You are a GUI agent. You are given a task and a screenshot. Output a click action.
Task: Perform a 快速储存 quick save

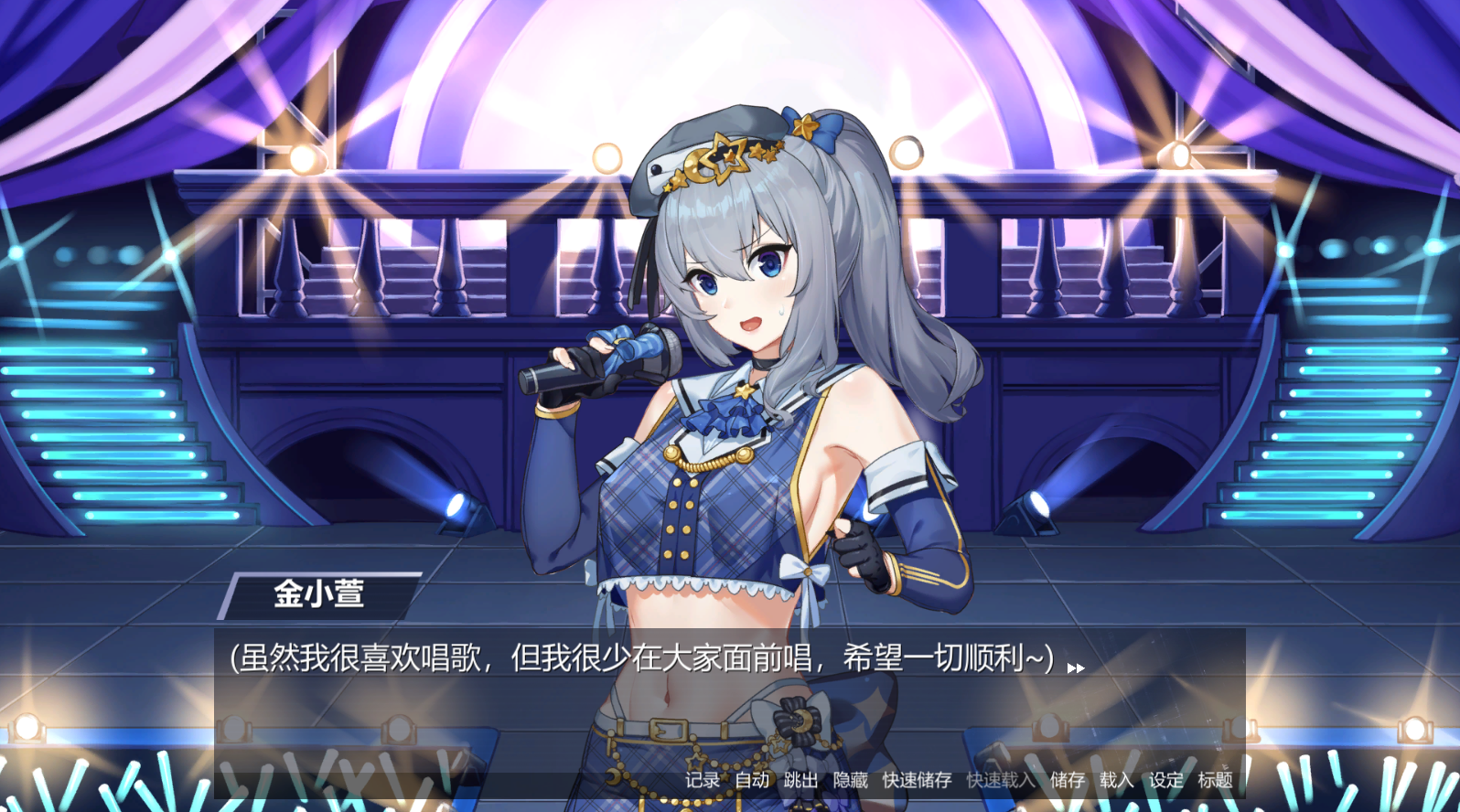click(x=916, y=781)
